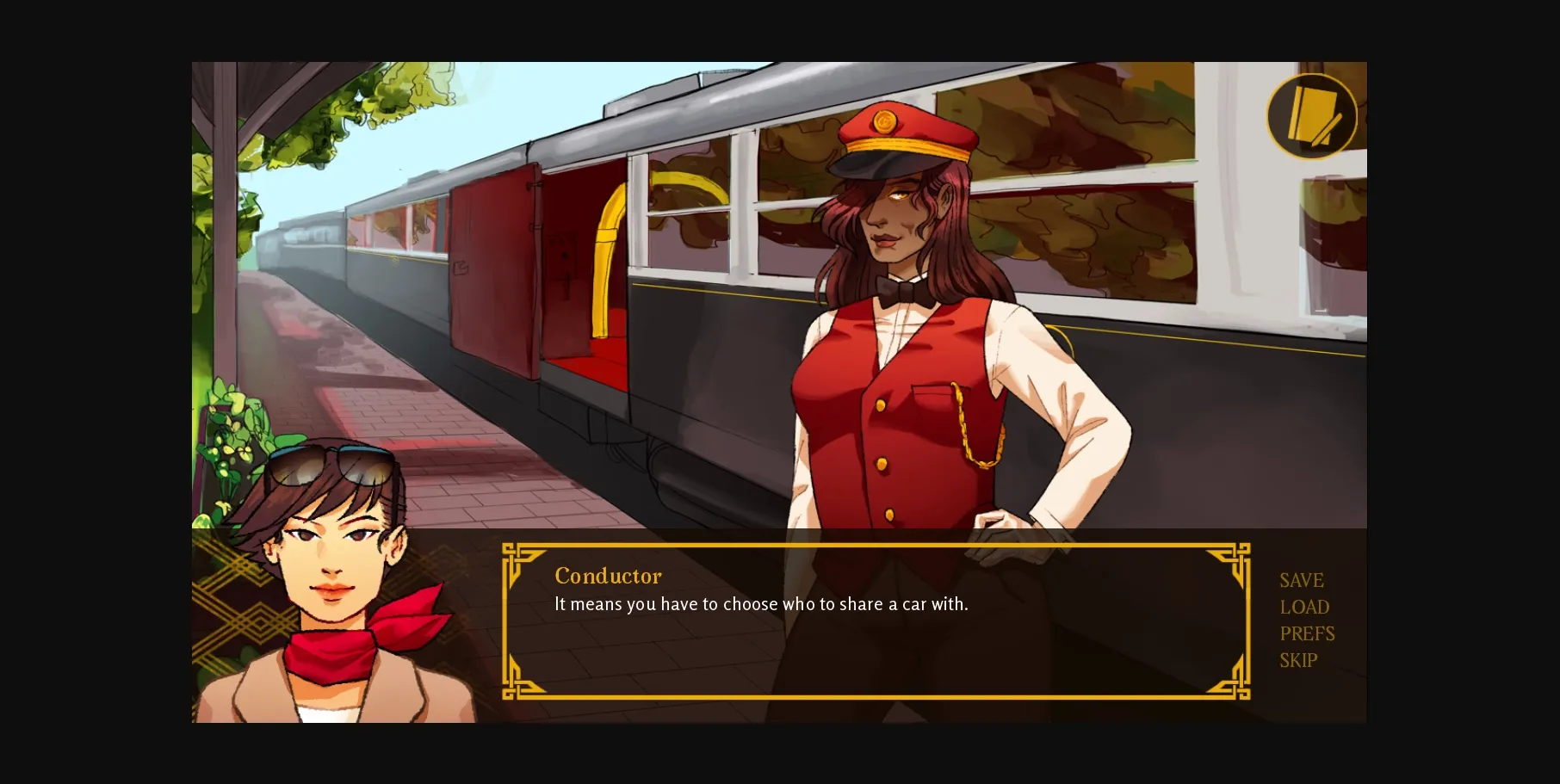
Task: Click the quick menu SKIP label
Action: (1297, 660)
